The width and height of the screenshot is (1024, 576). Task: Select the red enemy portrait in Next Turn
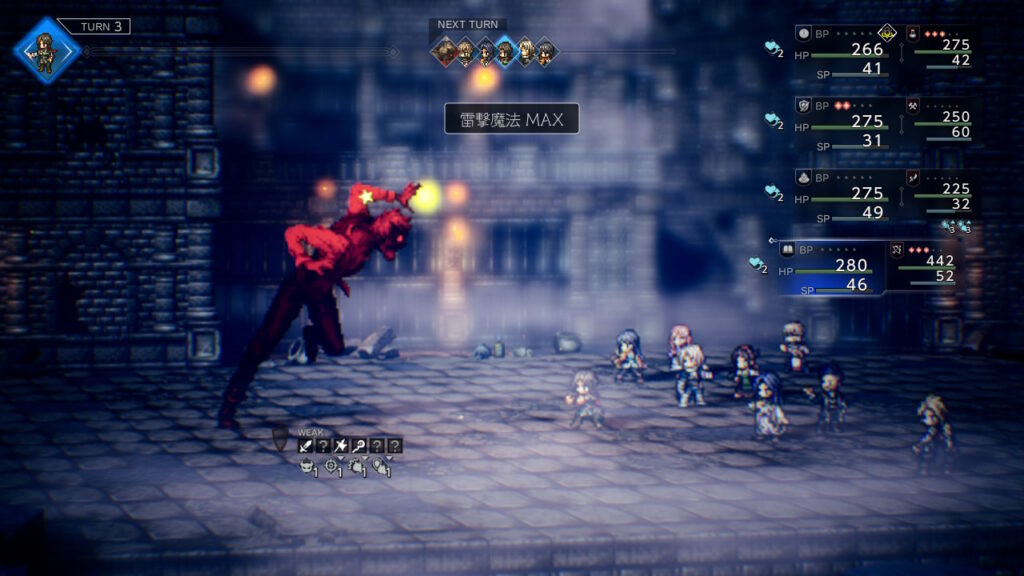445,51
